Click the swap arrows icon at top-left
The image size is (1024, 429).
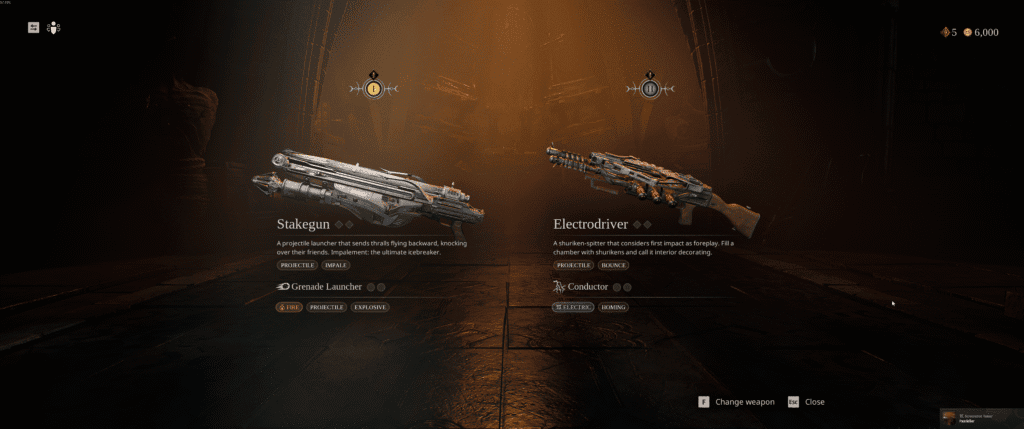pos(33,28)
